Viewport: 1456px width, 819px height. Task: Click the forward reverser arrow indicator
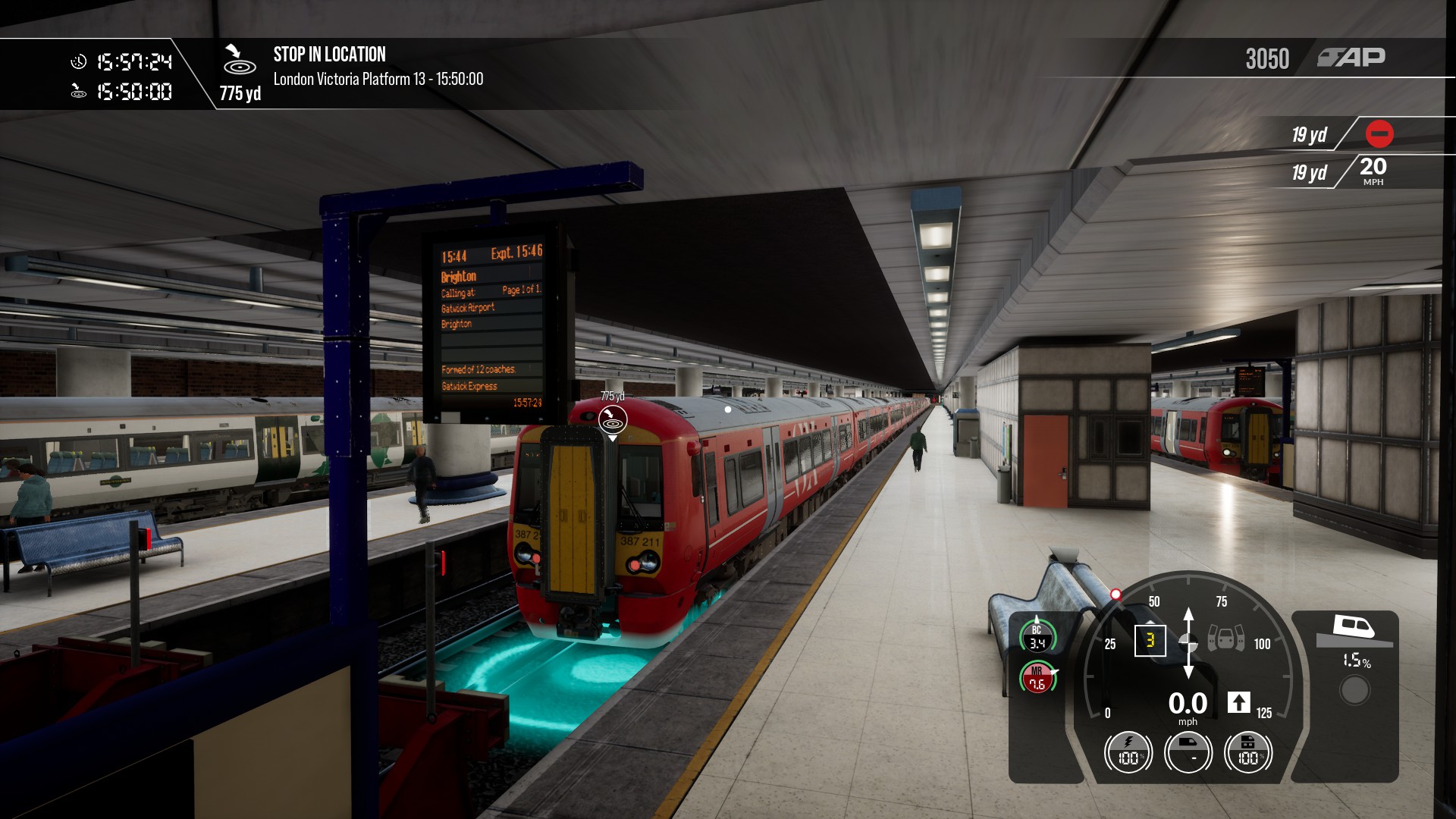click(x=1238, y=702)
